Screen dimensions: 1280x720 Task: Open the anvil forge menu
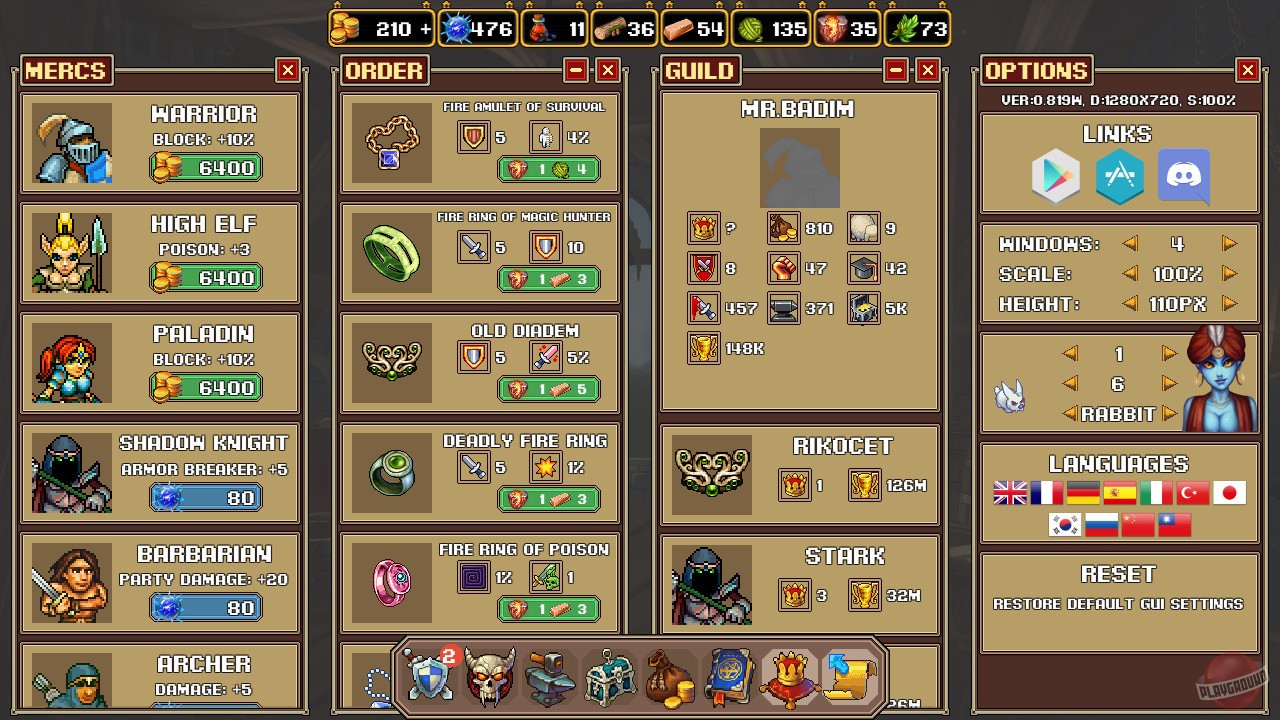point(549,677)
